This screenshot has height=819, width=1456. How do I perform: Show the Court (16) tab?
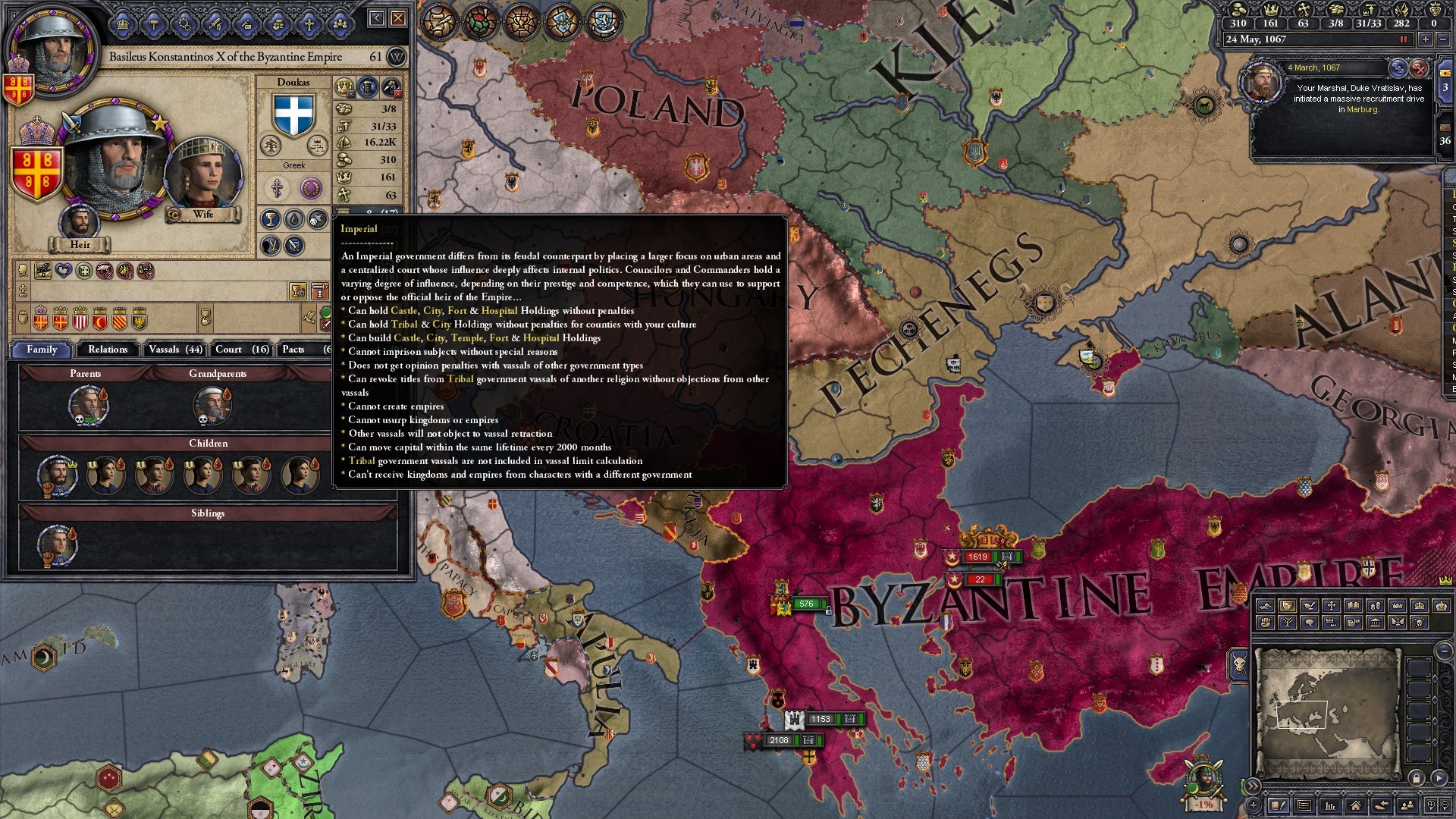pos(242,350)
